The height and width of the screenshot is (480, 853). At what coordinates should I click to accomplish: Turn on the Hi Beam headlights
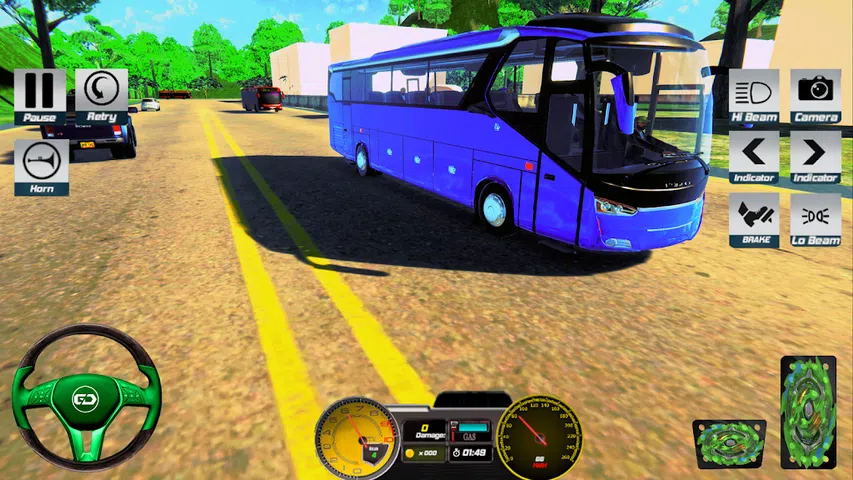coord(753,93)
